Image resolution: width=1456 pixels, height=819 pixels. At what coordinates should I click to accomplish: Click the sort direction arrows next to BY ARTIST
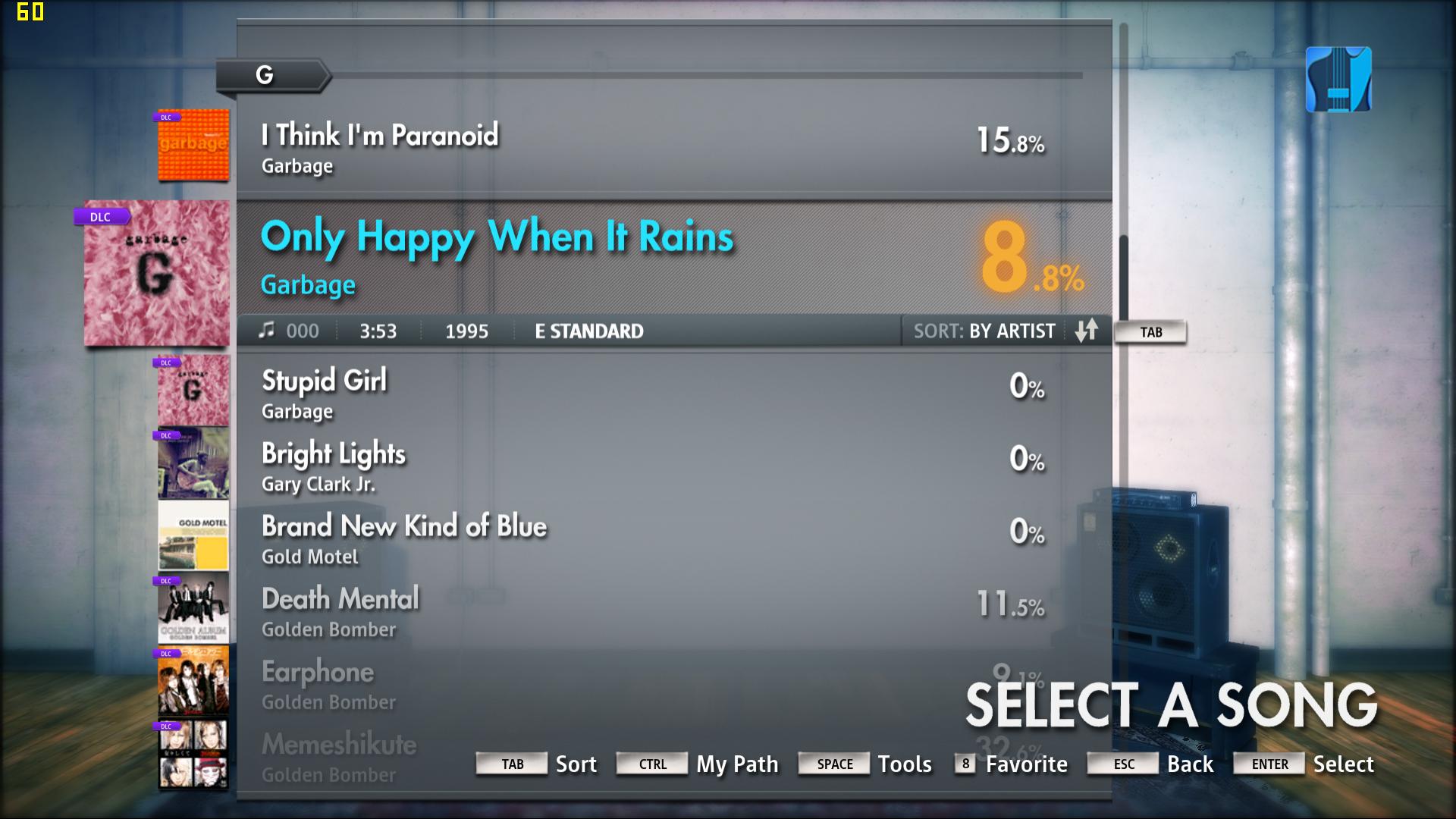[x=1087, y=331]
